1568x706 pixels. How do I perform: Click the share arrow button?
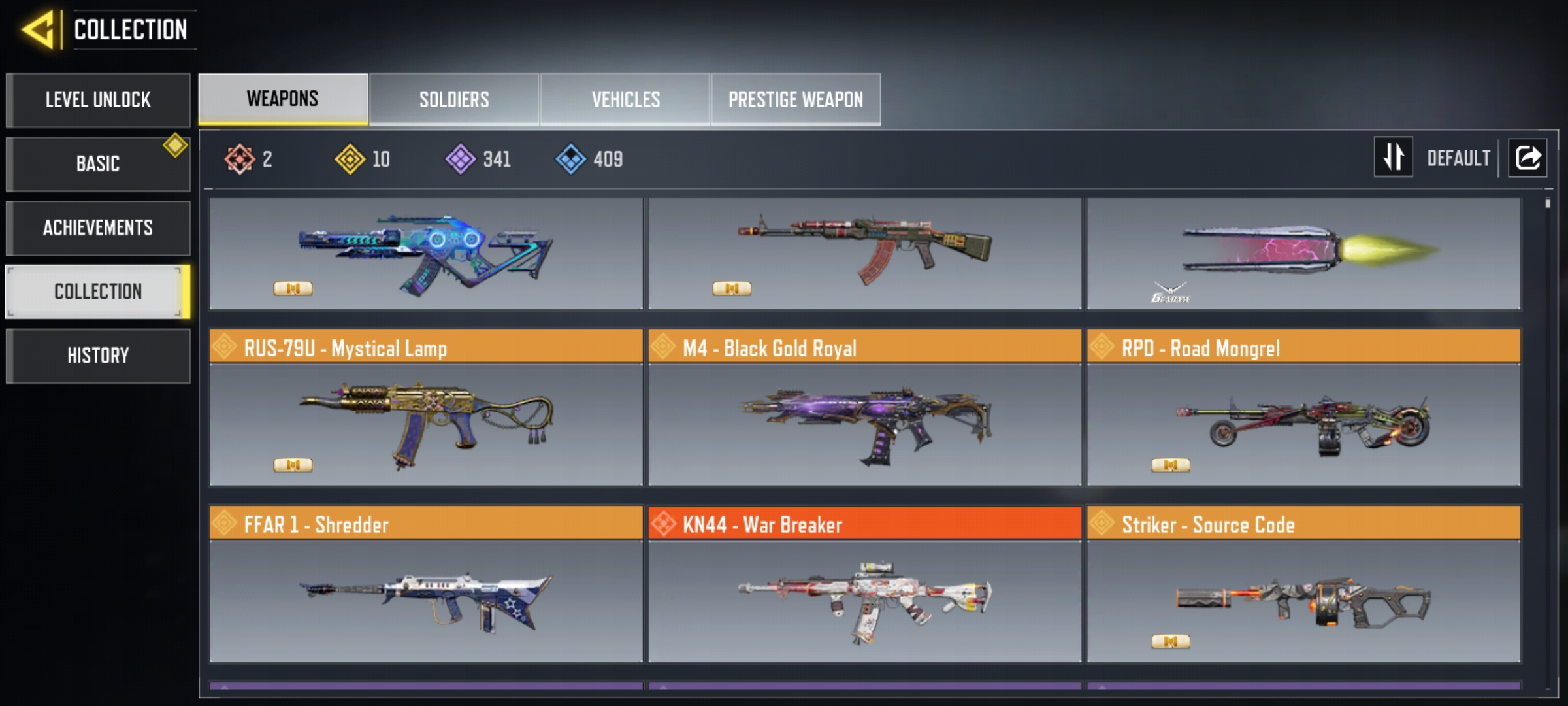pyautogui.click(x=1527, y=158)
